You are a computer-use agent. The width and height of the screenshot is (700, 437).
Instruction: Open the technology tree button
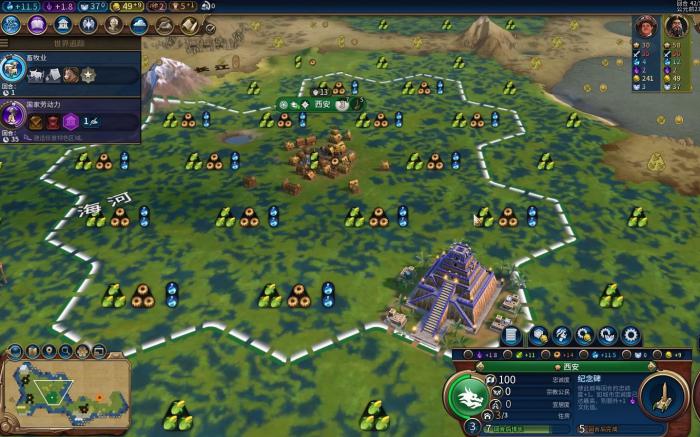[x=12, y=25]
